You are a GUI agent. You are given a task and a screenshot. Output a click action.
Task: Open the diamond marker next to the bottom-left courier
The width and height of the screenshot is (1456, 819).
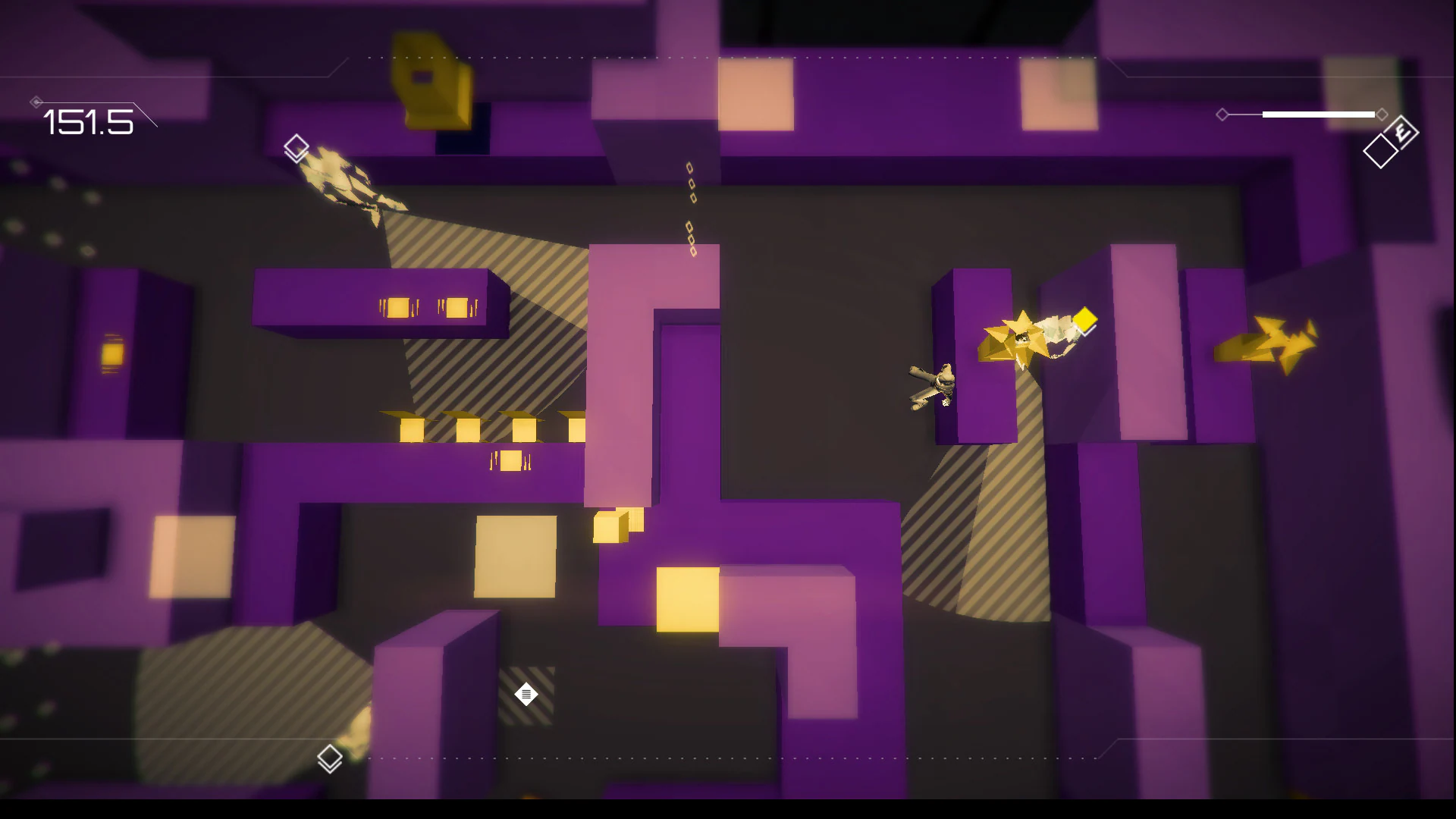pos(330,756)
